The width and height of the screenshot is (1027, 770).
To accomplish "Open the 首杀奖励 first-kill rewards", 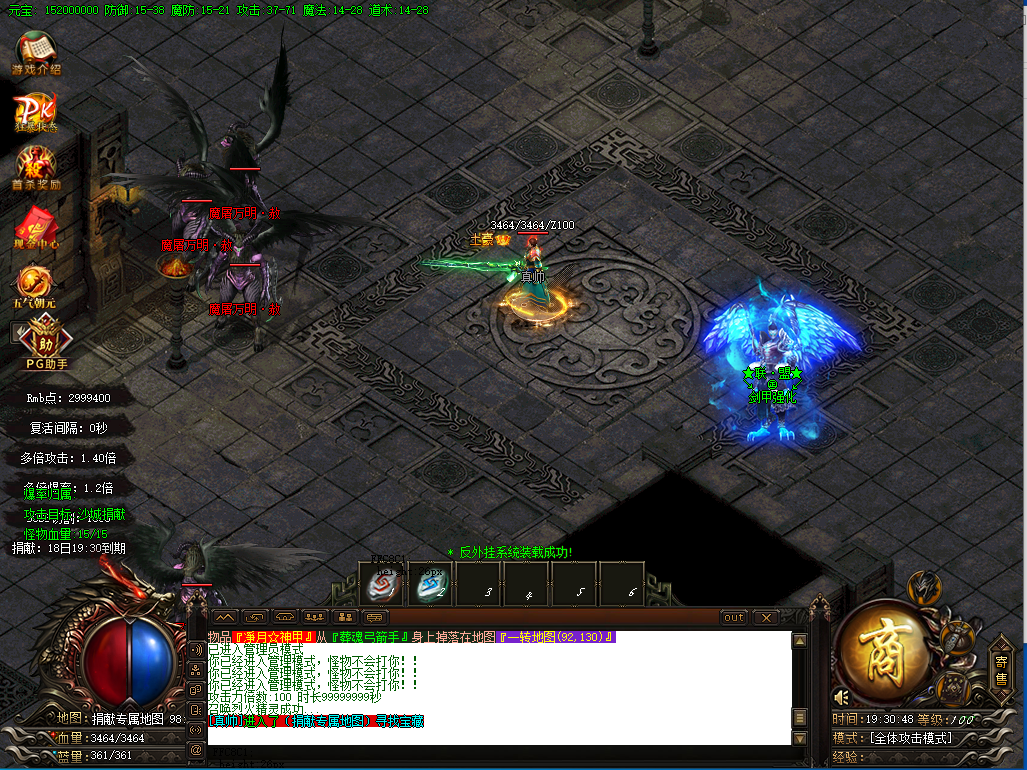I will point(36,167).
